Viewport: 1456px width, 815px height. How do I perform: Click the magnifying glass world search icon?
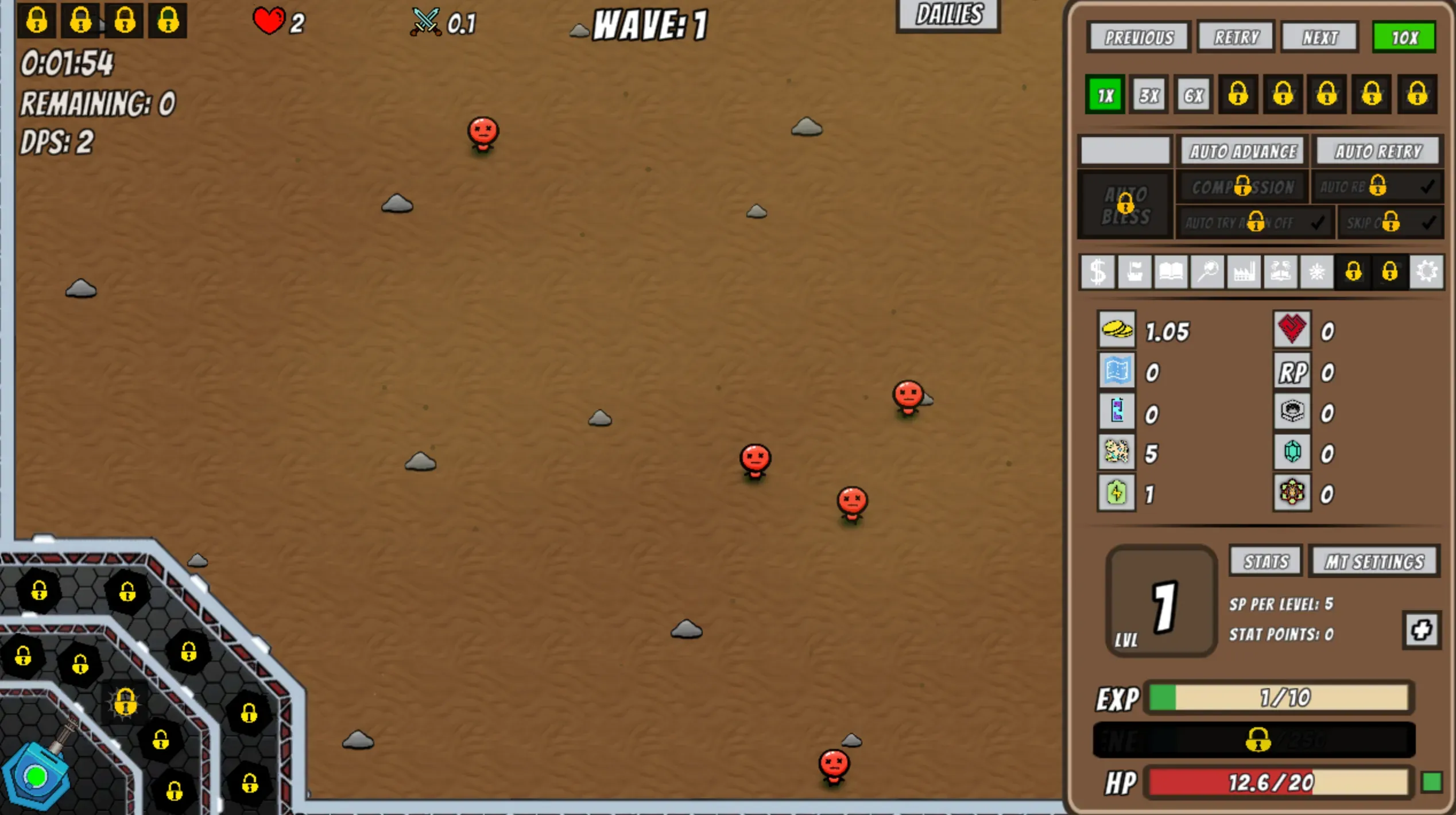(x=1208, y=273)
